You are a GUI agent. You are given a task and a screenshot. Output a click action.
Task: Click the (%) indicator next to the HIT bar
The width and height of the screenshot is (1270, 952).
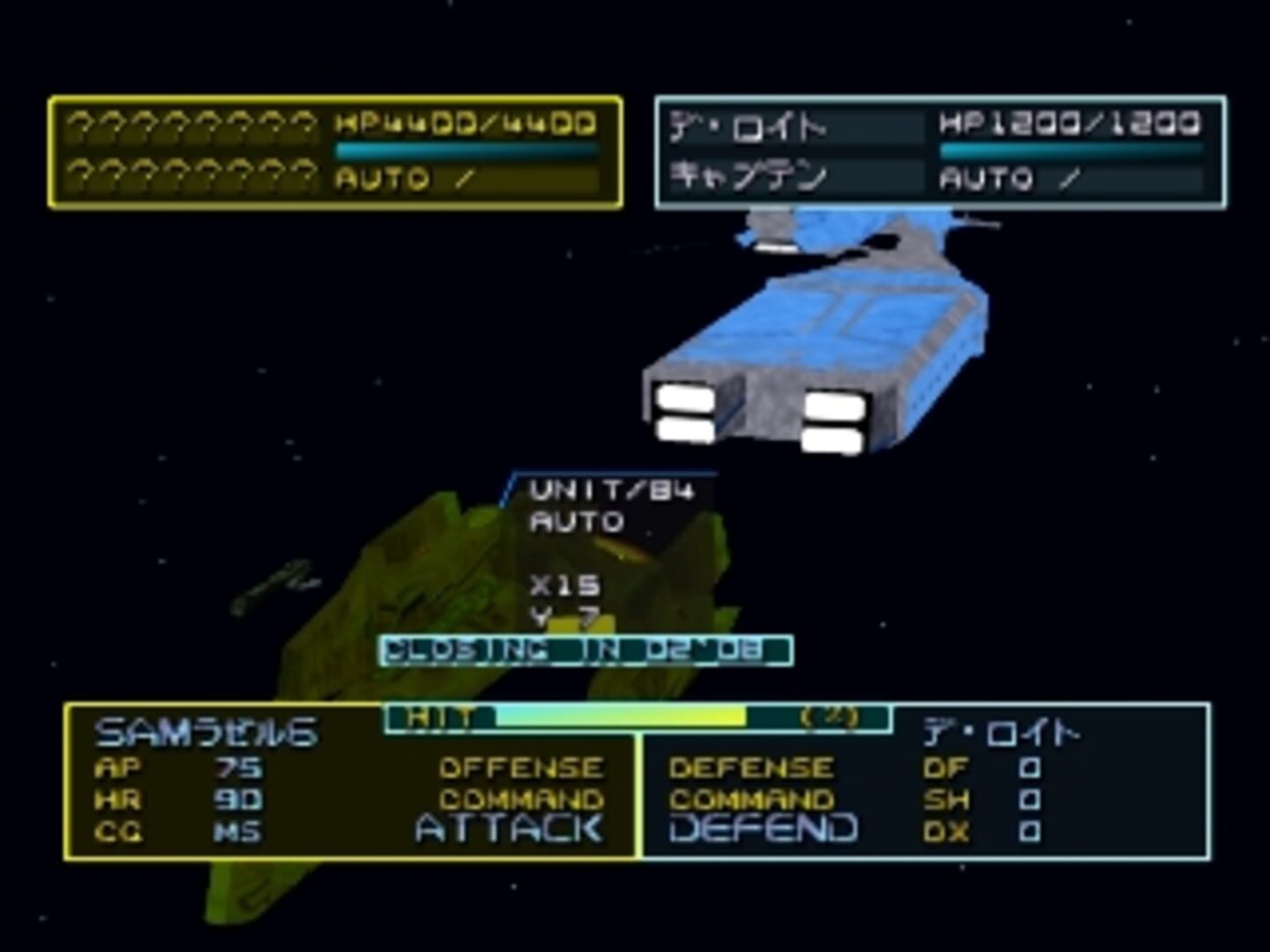833,718
